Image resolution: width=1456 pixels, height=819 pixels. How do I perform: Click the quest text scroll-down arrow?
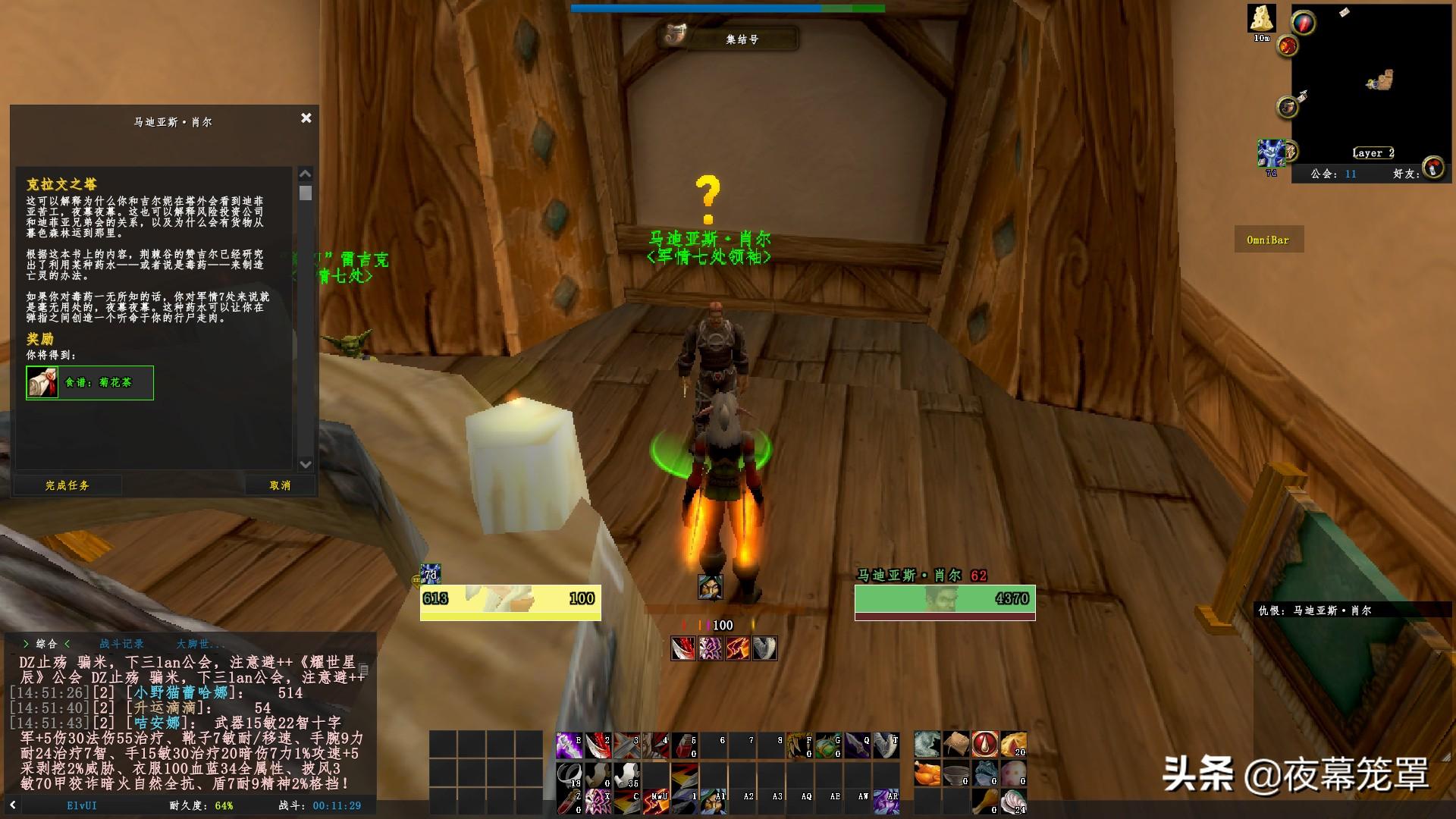click(x=306, y=464)
